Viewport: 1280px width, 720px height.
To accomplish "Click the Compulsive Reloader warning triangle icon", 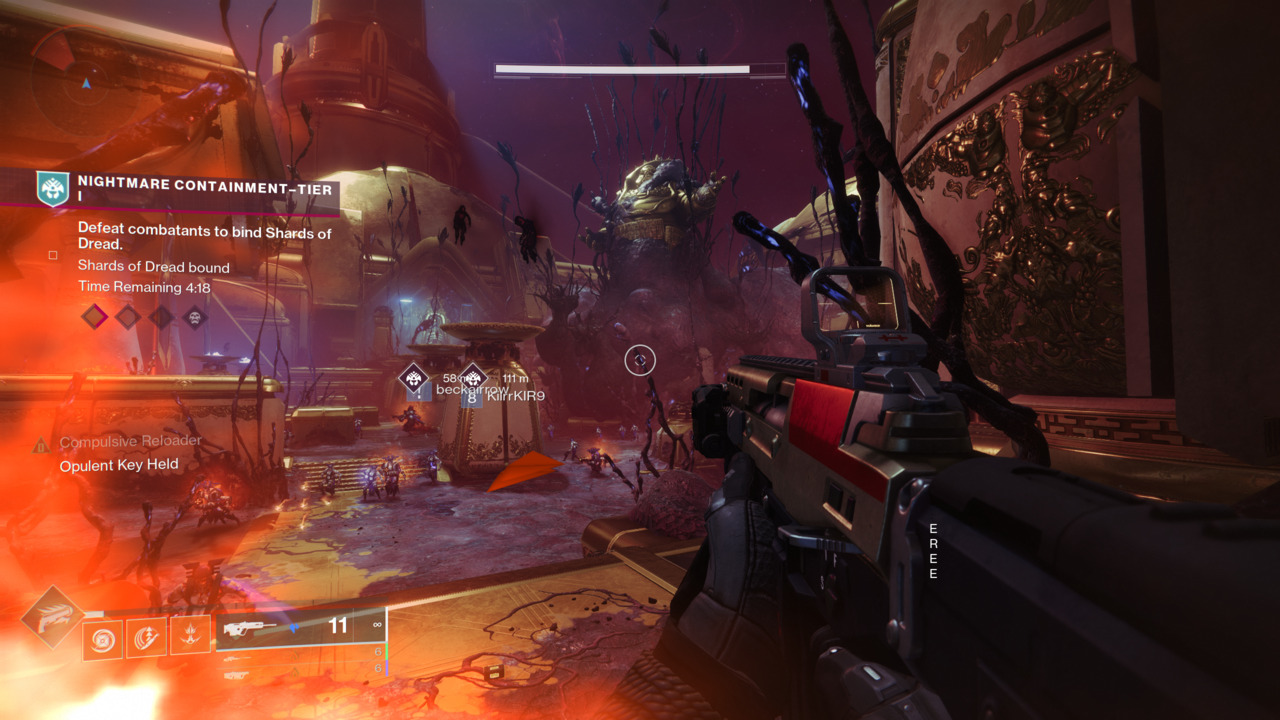I will click(41, 445).
